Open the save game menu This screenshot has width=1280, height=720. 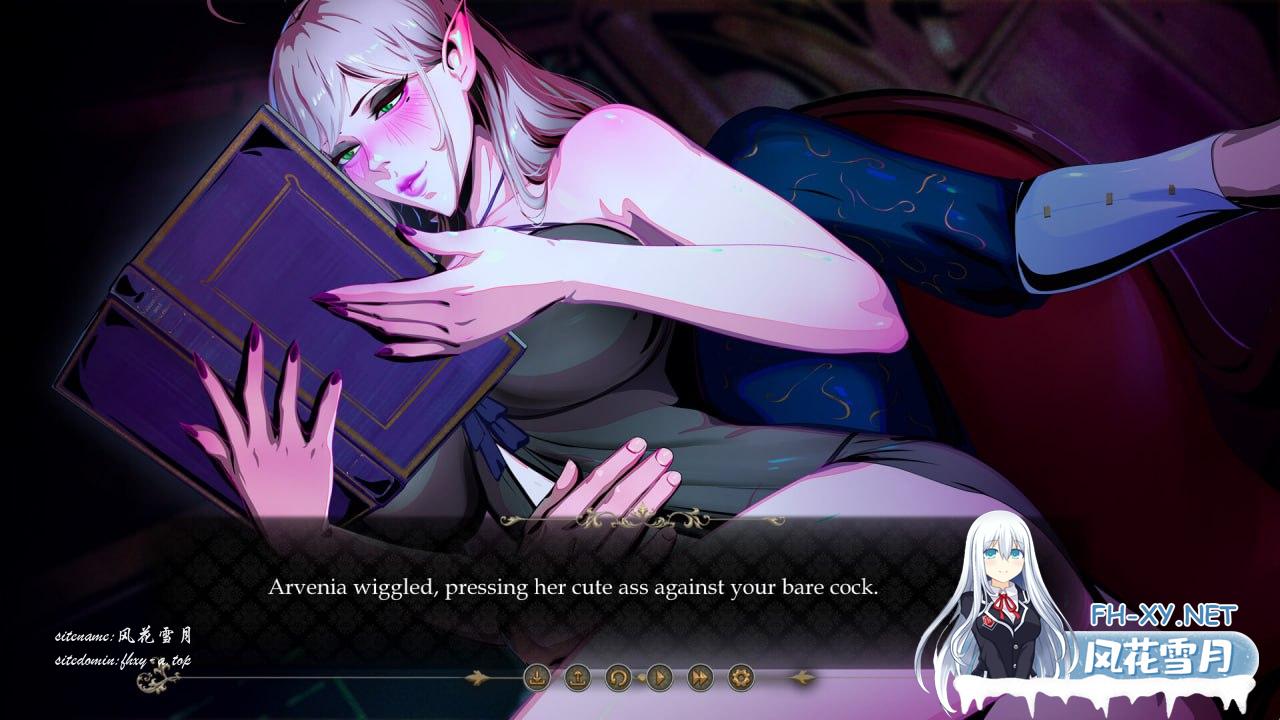pyautogui.click(x=537, y=678)
